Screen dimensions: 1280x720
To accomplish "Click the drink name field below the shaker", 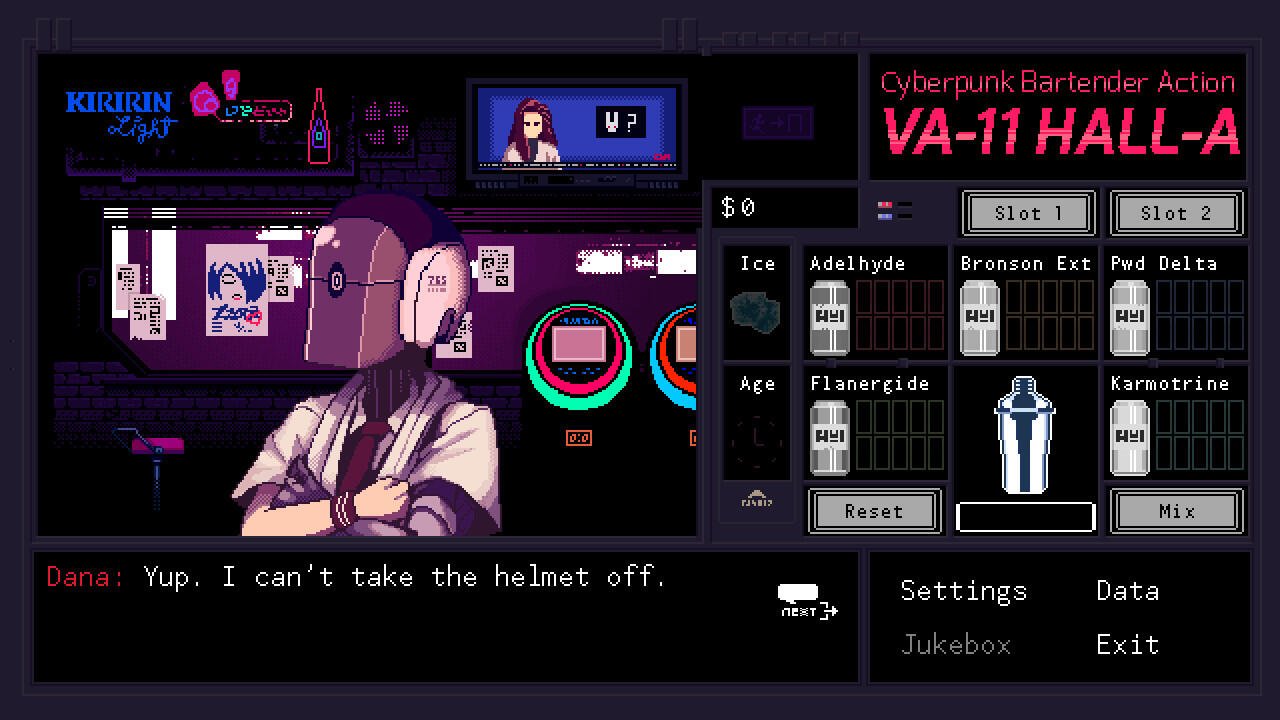I will [1024, 516].
